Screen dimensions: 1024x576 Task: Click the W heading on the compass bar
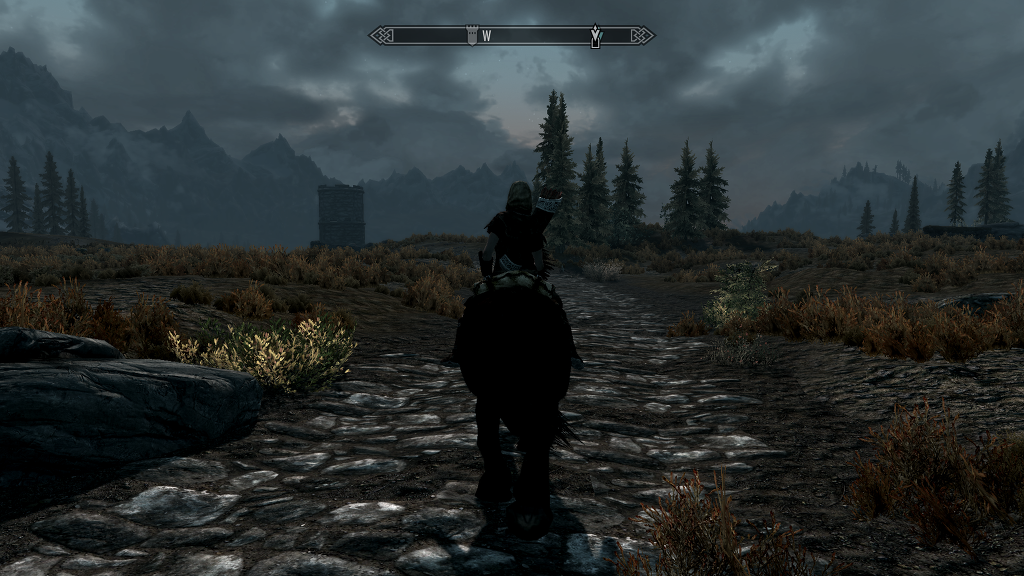(487, 36)
